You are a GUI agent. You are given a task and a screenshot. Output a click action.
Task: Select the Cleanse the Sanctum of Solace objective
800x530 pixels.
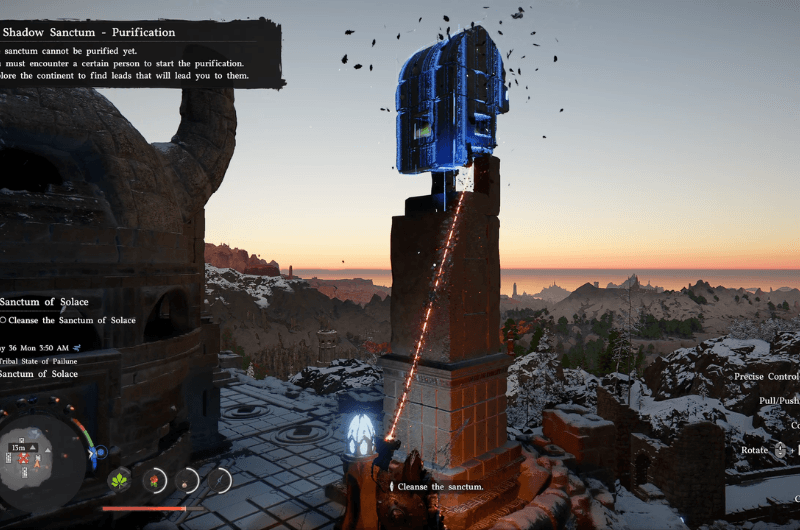tap(69, 320)
